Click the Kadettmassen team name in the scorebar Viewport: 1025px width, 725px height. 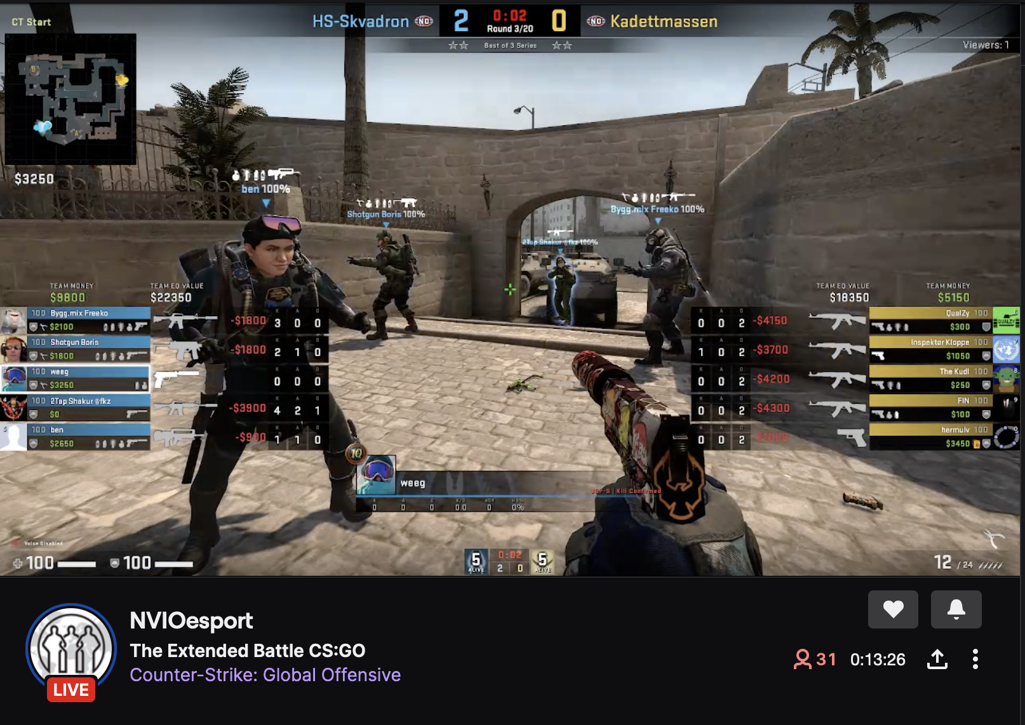[x=665, y=21]
